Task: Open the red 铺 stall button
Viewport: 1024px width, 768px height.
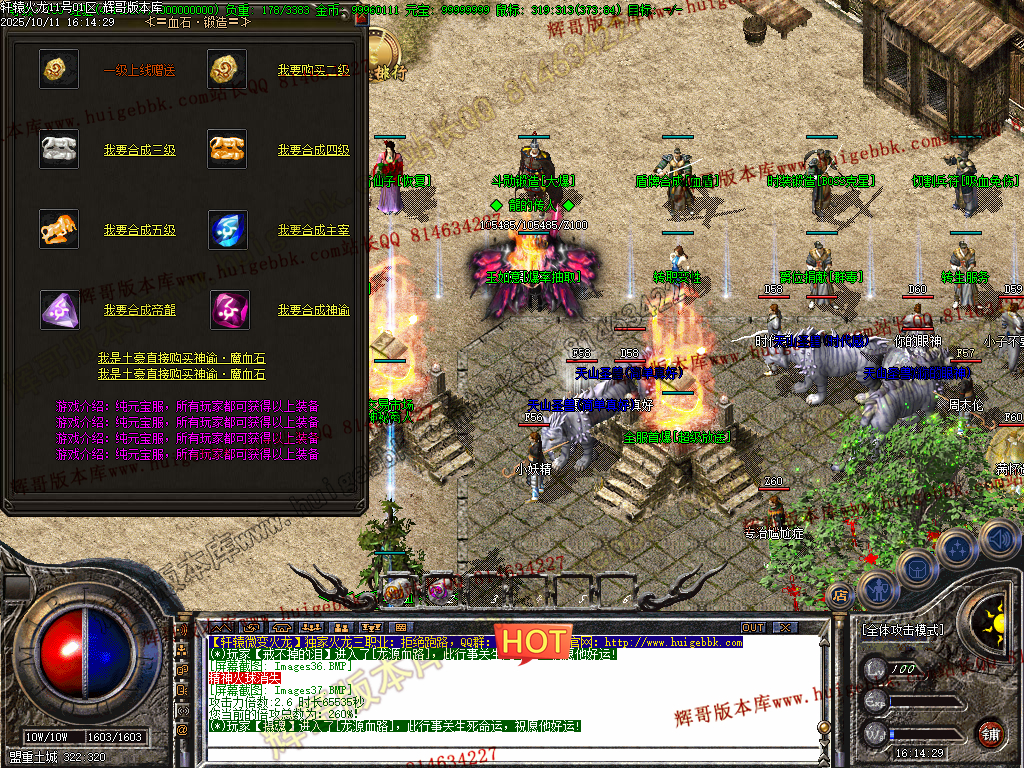Action: click(x=991, y=732)
